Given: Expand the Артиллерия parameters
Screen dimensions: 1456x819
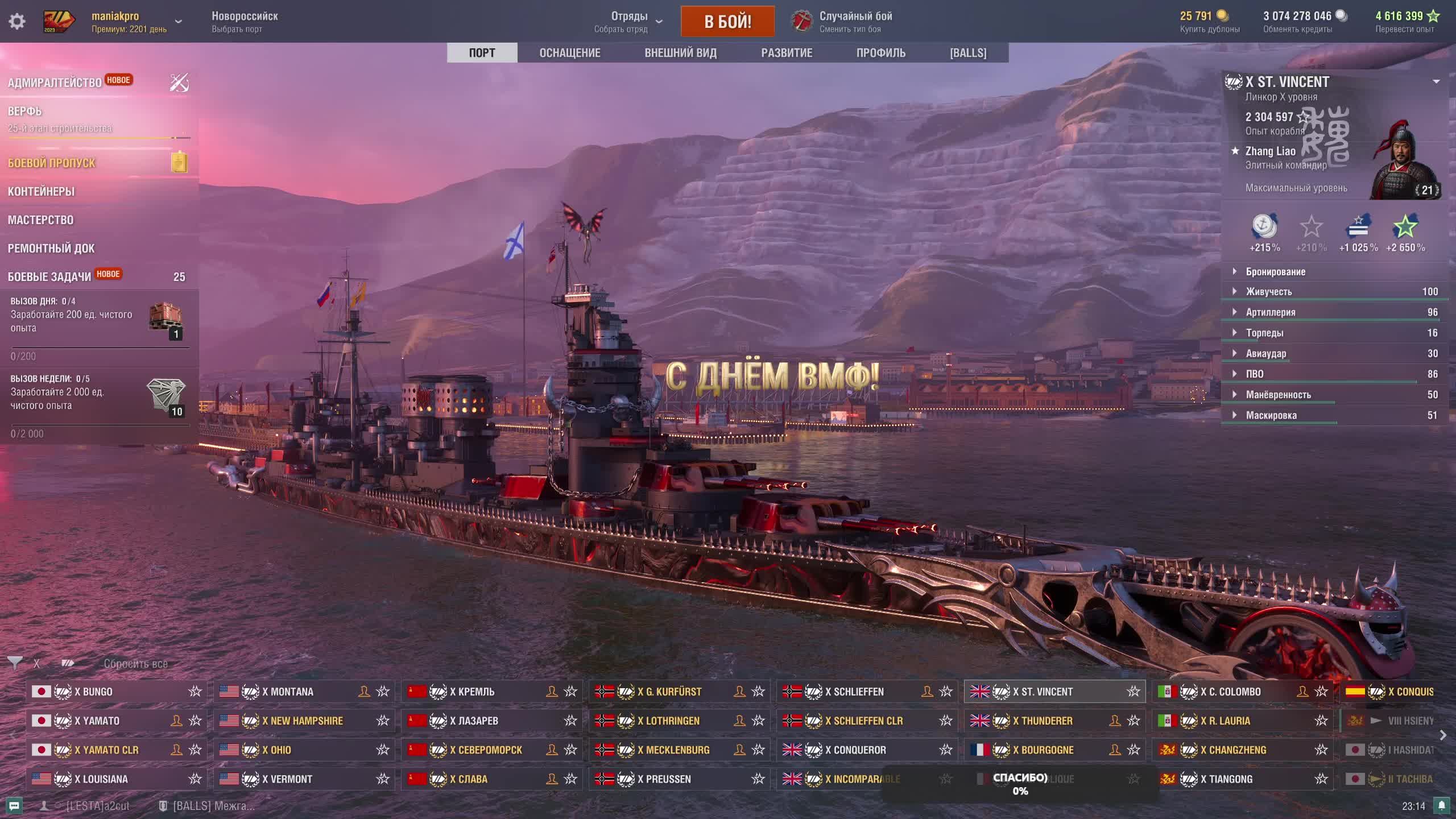Looking at the screenshot, I should (x=1270, y=312).
